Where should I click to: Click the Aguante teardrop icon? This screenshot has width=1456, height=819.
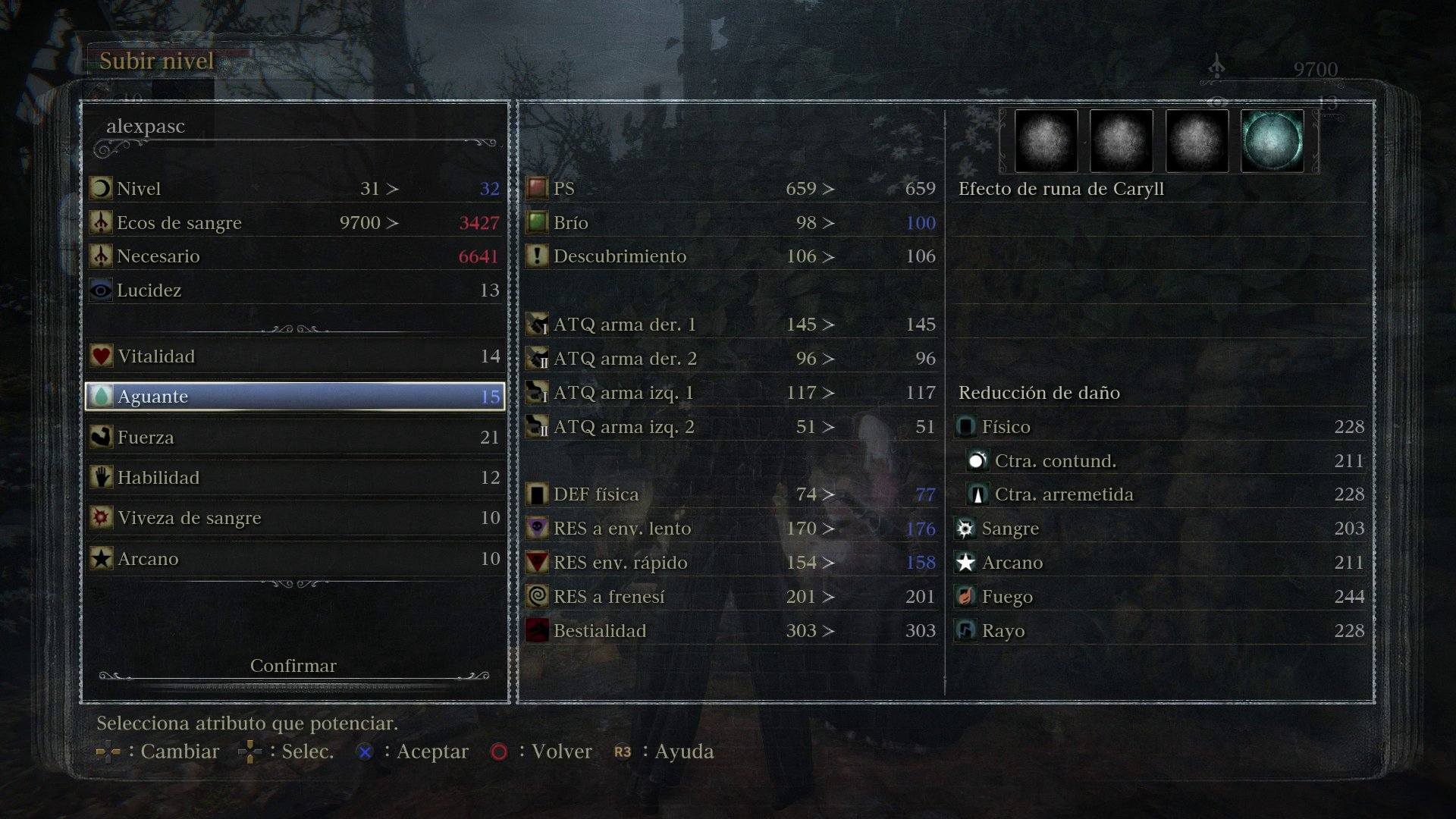pyautogui.click(x=101, y=396)
